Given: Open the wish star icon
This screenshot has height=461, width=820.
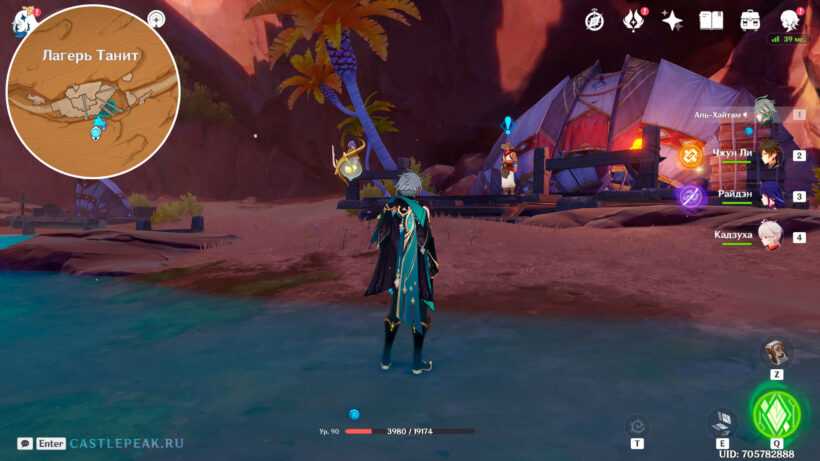Looking at the screenshot, I should (672, 20).
